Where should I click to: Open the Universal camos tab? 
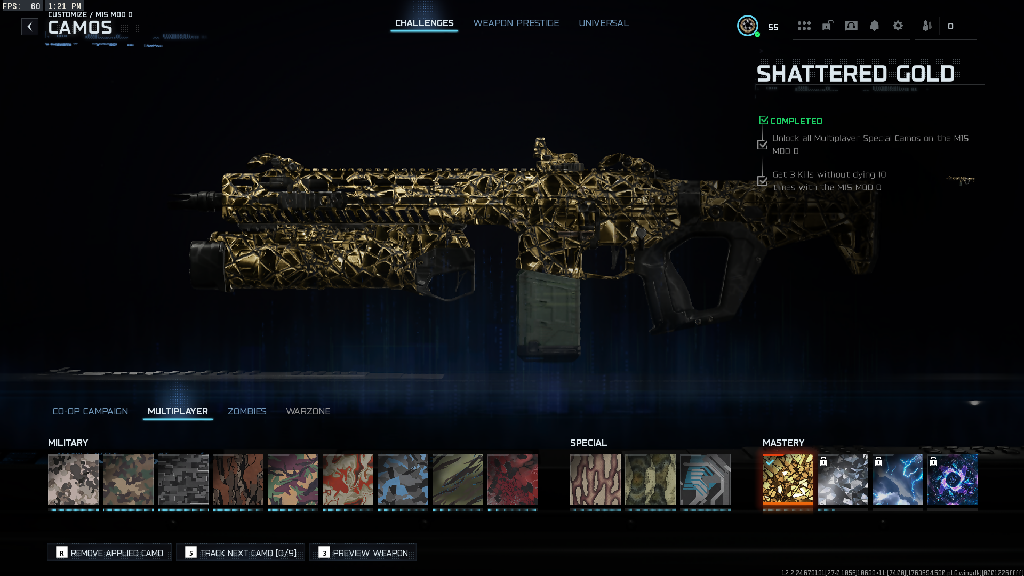click(603, 23)
